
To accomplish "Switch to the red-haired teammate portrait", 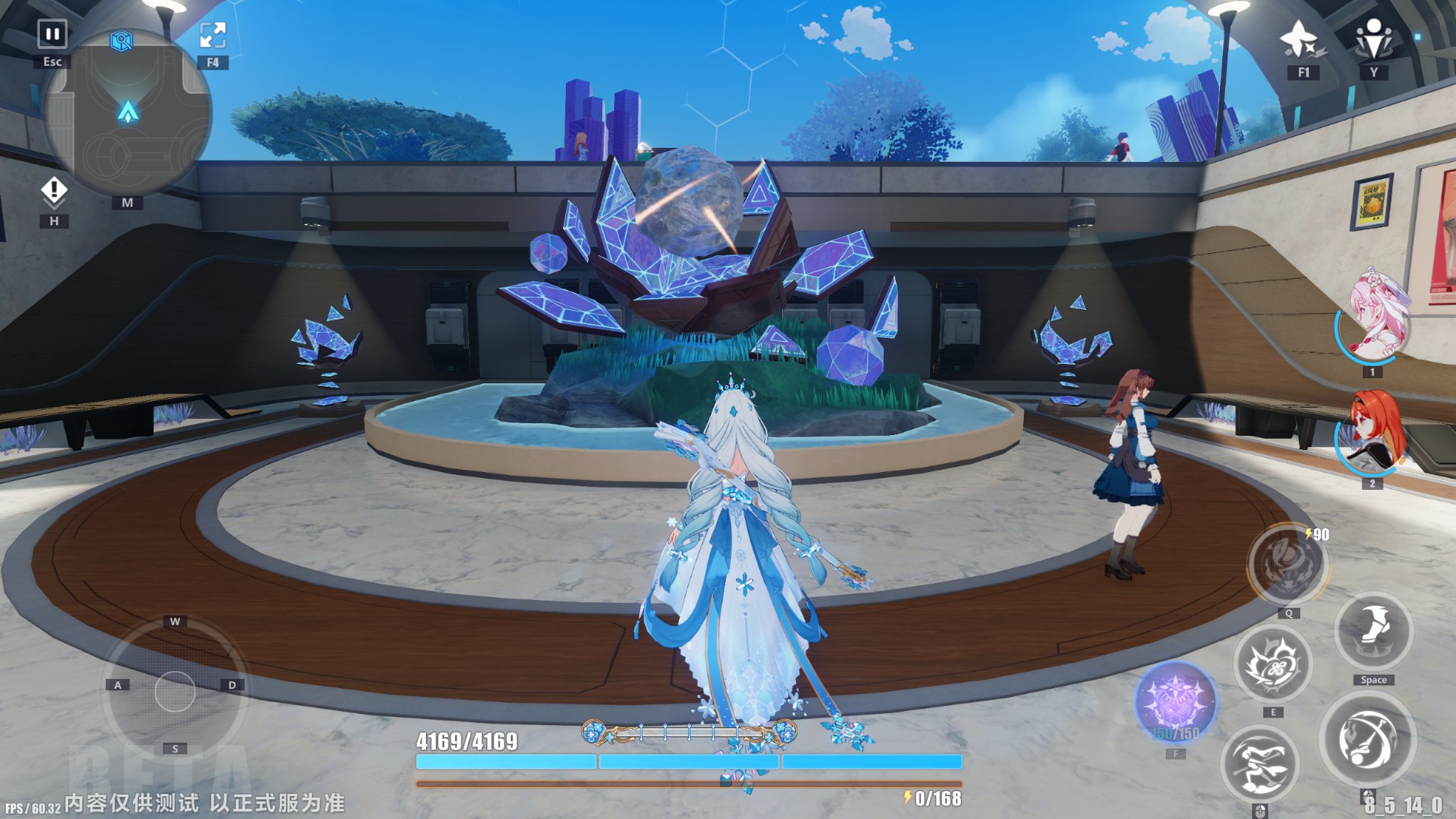I will click(x=1373, y=432).
